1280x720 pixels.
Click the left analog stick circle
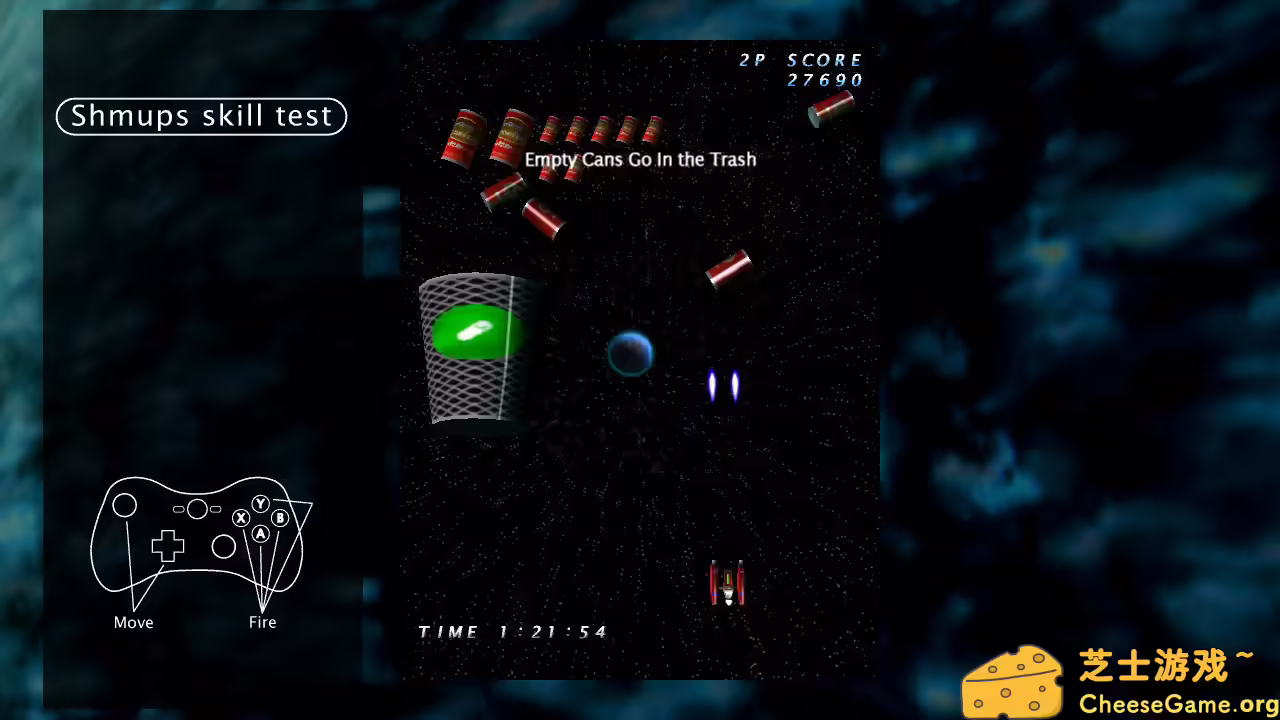click(x=124, y=507)
